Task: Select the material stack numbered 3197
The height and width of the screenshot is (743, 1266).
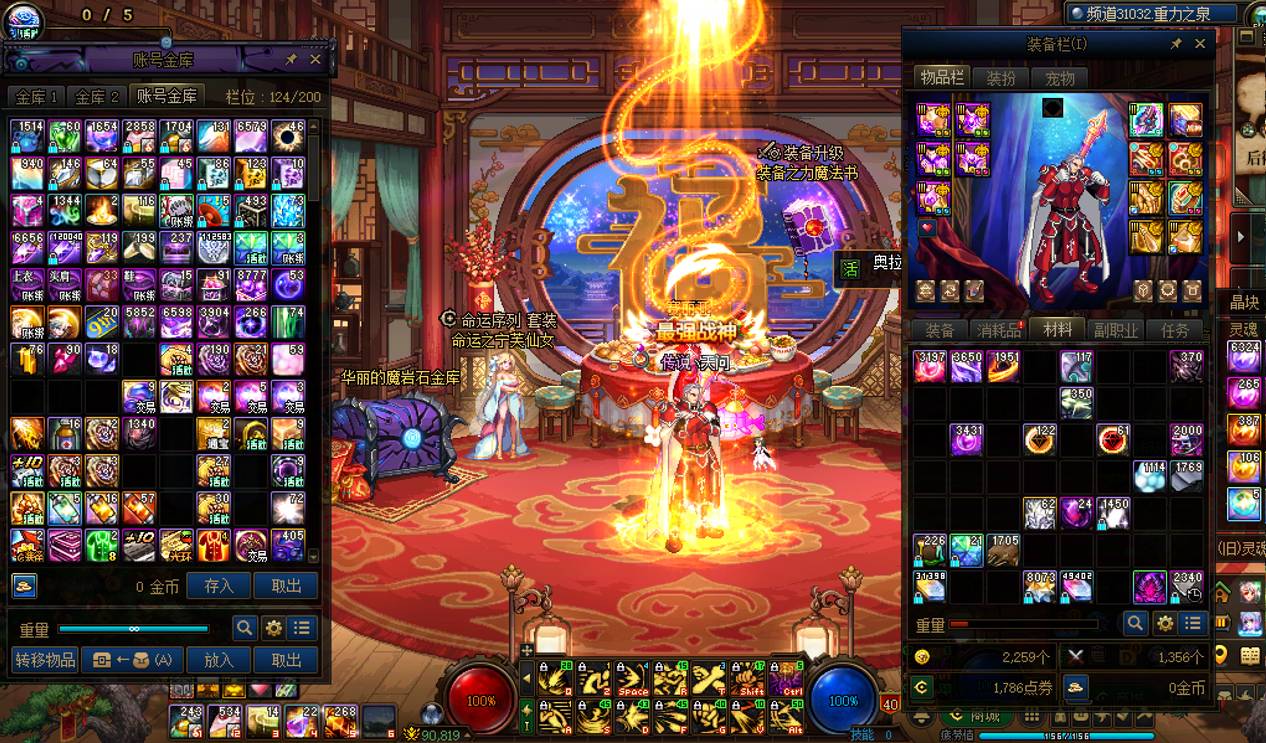Action: point(930,366)
